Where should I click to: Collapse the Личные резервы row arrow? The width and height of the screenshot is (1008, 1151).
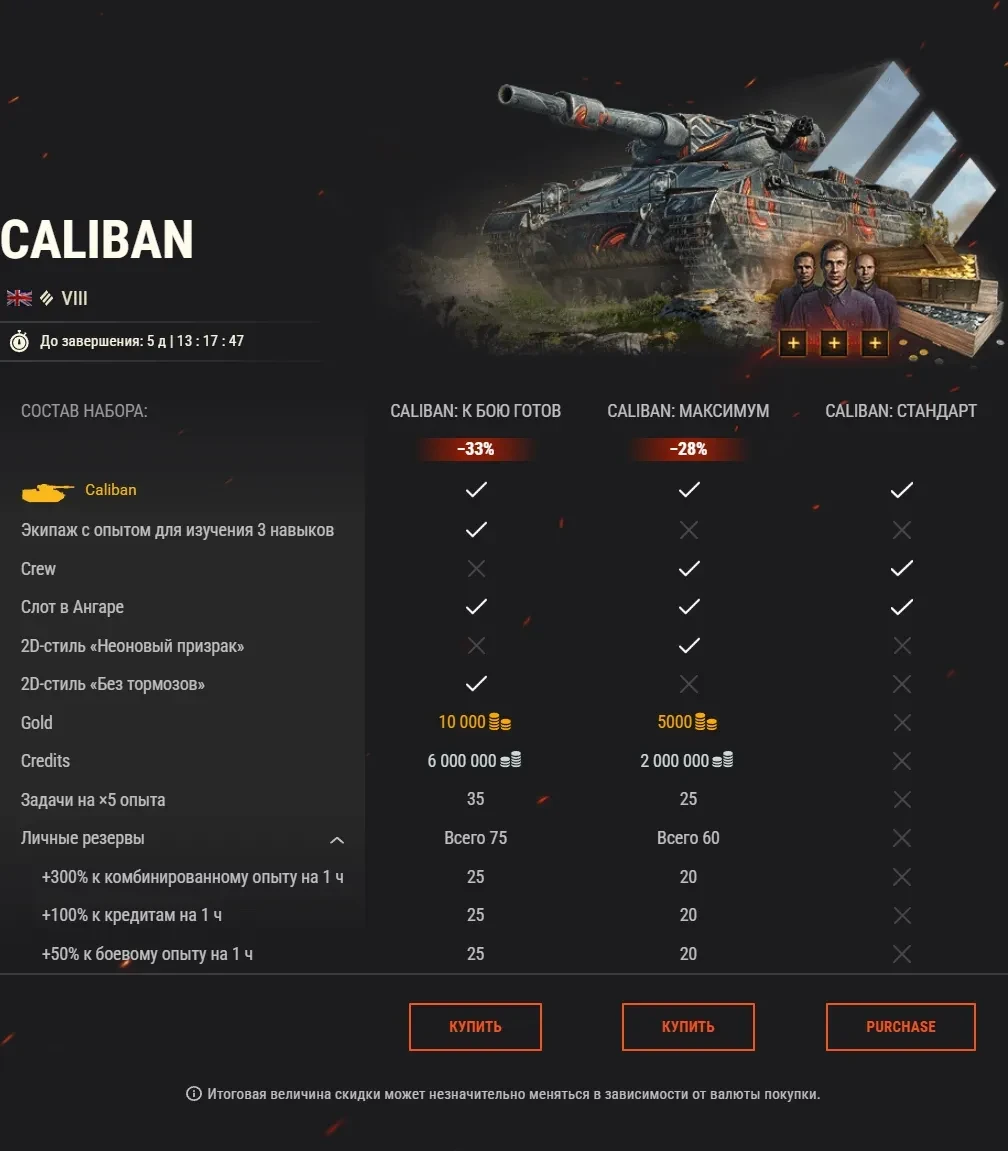tap(337, 840)
